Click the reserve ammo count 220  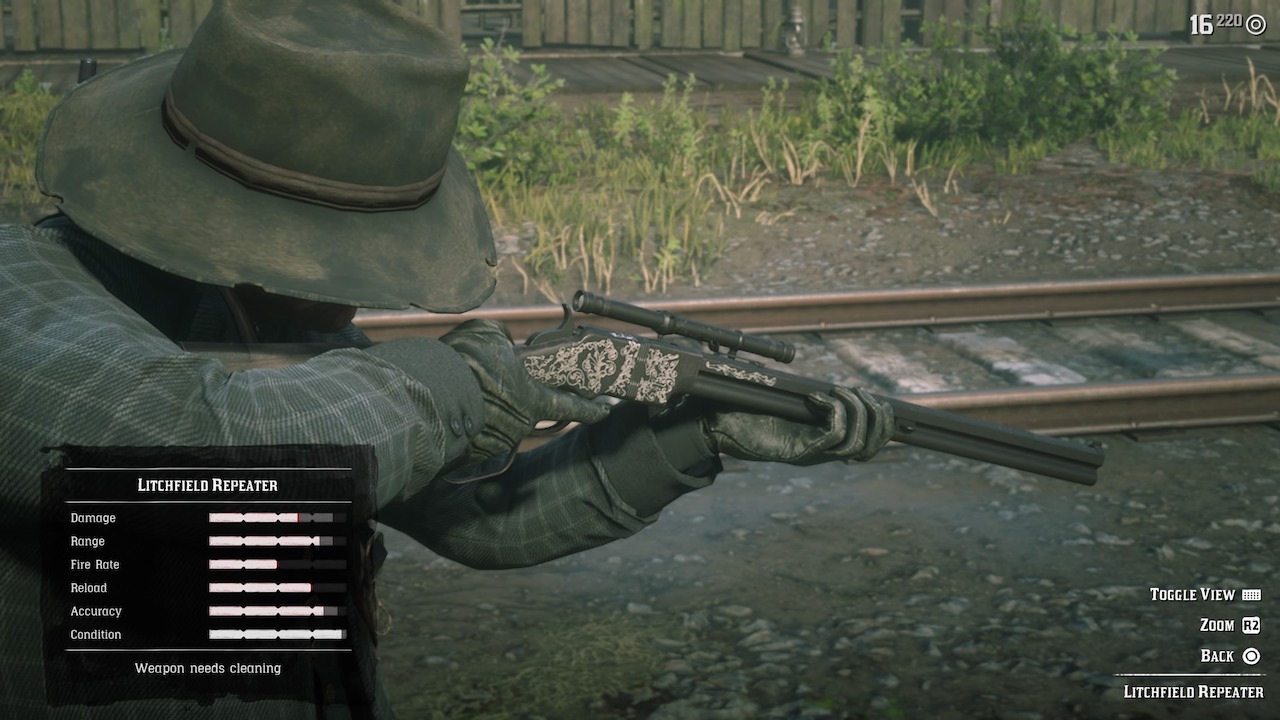(1228, 19)
